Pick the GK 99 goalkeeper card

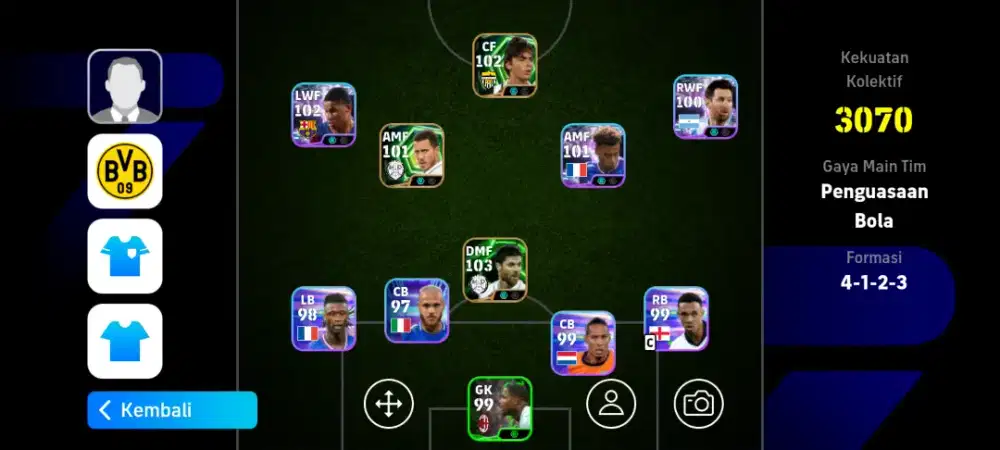tap(500, 408)
